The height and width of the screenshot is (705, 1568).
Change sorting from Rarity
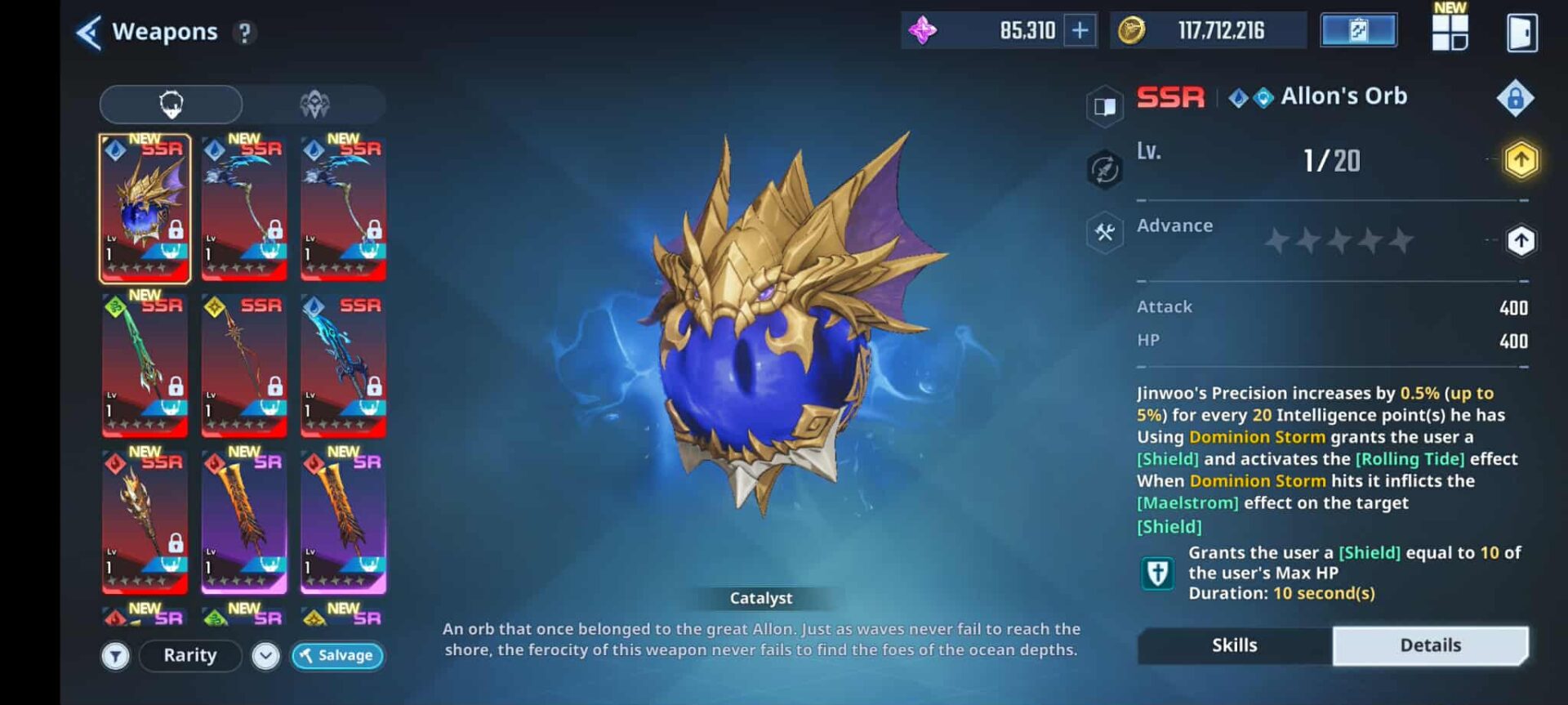point(190,656)
